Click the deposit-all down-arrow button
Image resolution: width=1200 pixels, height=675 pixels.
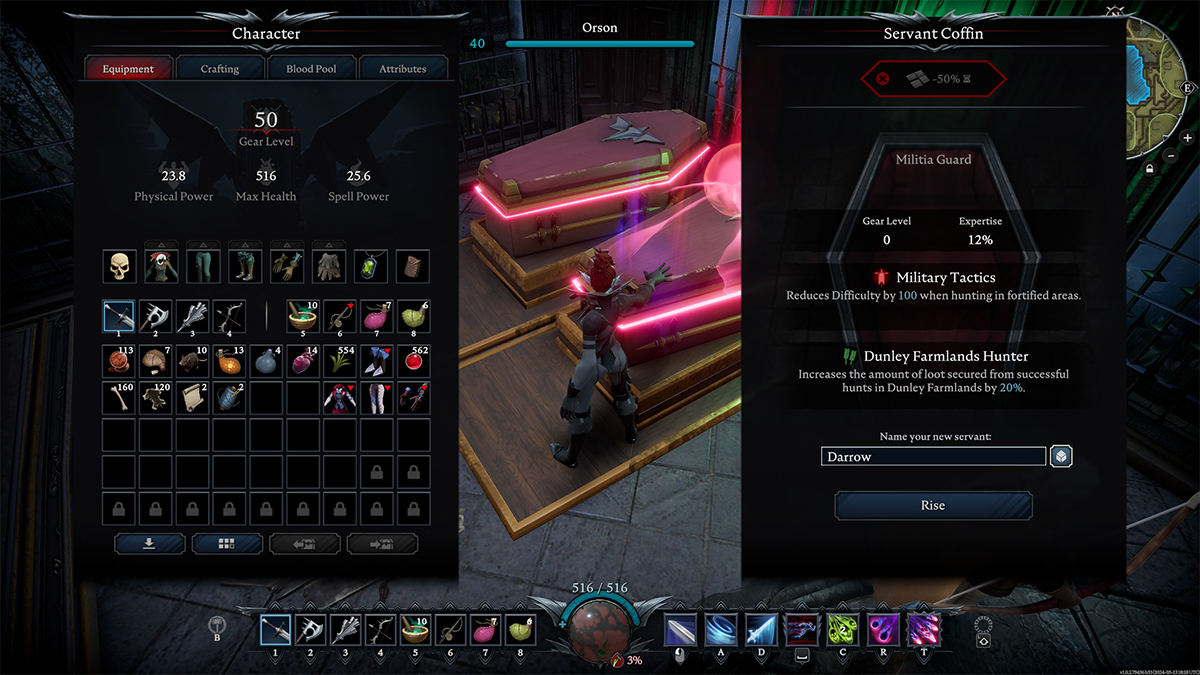(x=150, y=543)
